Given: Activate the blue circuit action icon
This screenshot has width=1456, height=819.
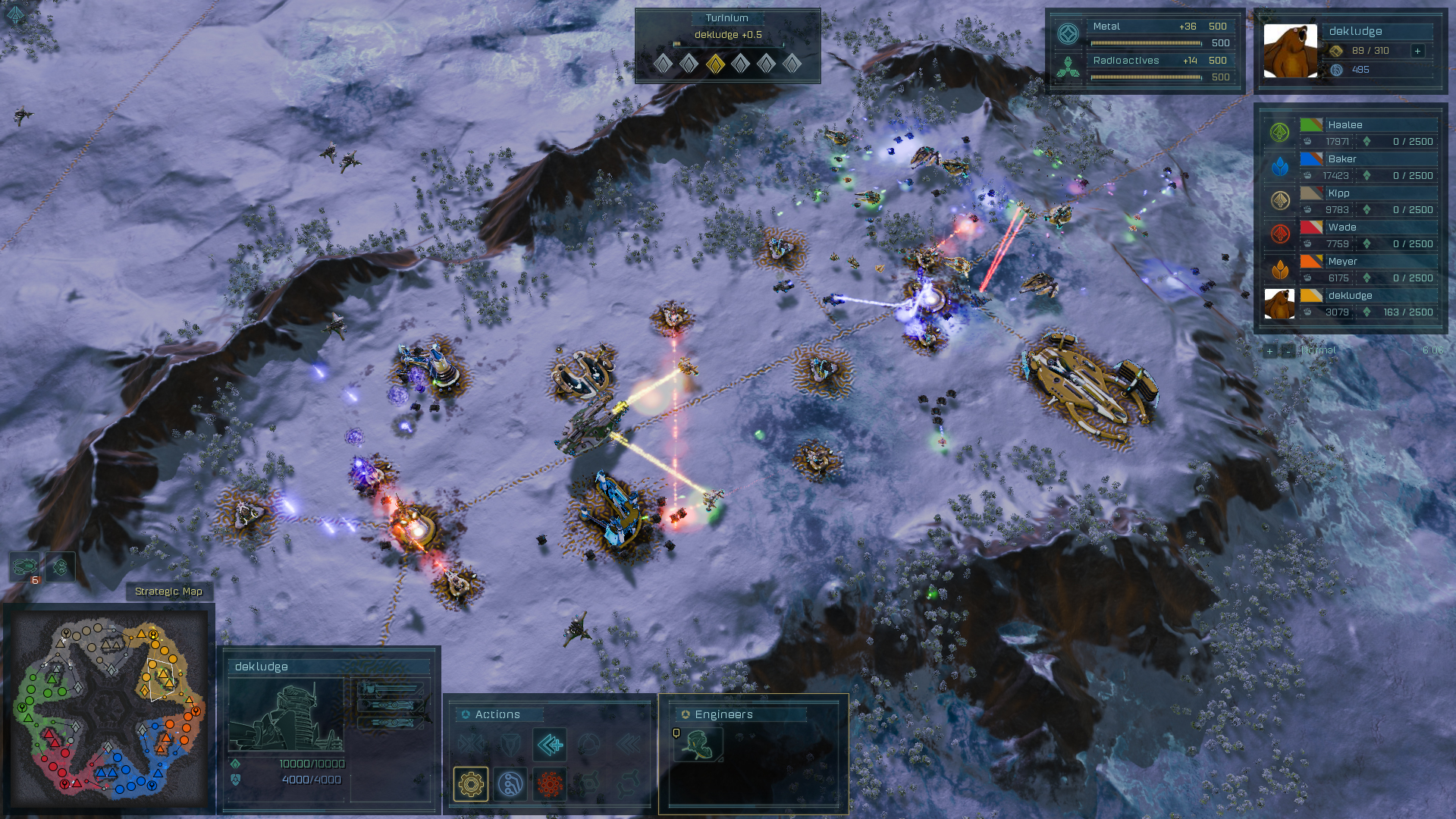Looking at the screenshot, I should pos(510,783).
